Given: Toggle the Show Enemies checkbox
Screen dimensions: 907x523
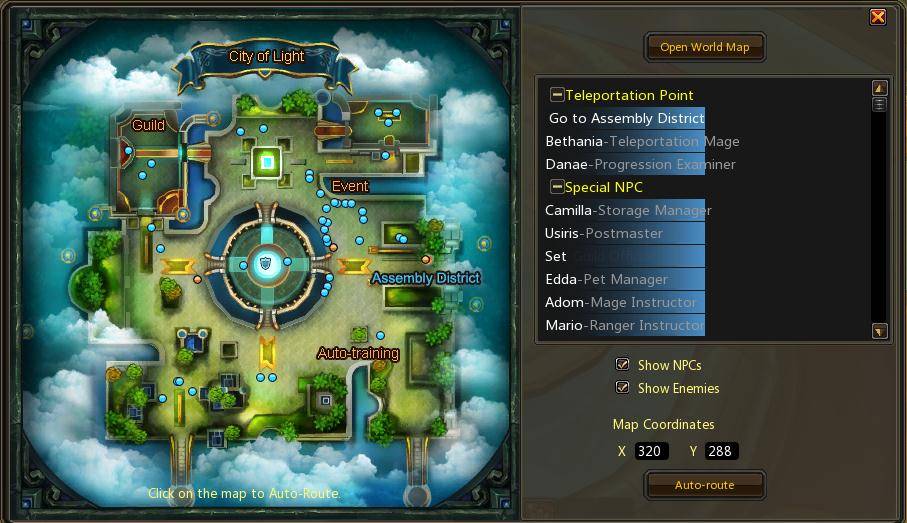Looking at the screenshot, I should pos(623,388).
